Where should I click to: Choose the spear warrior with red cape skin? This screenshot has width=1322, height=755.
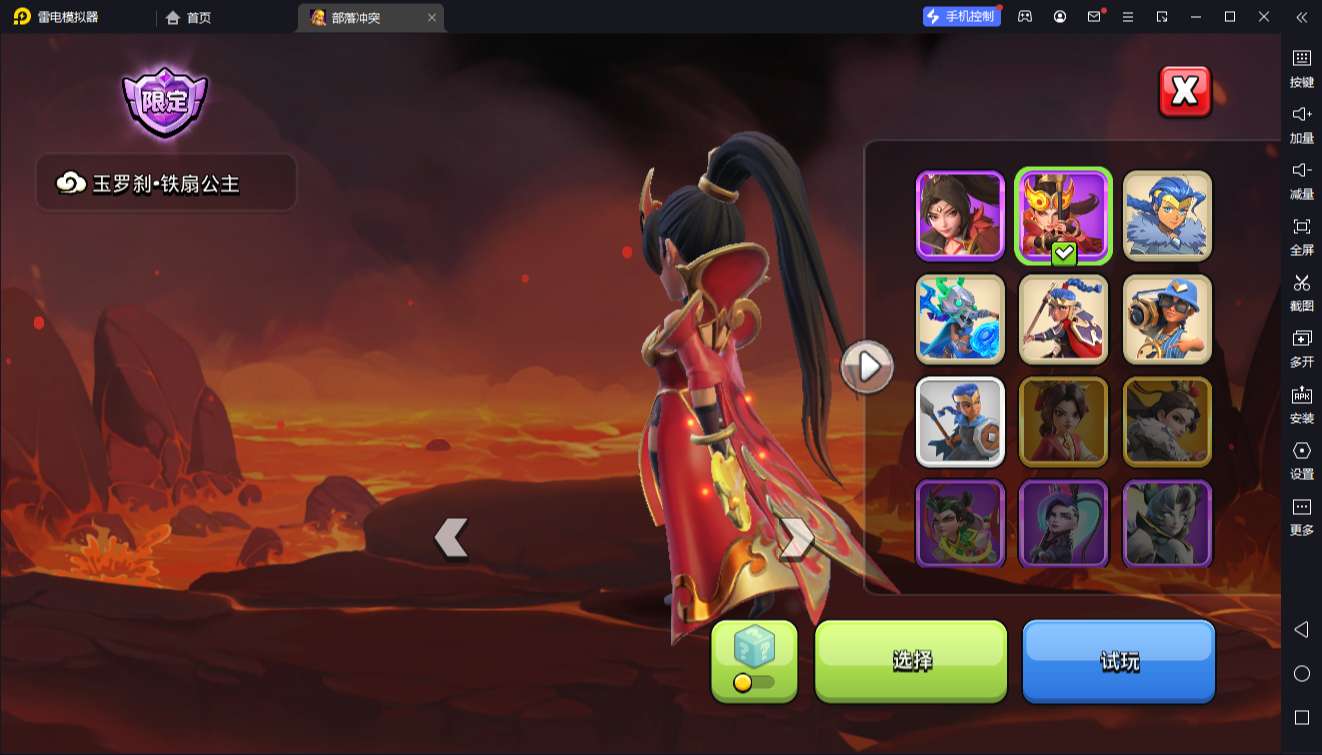pyautogui.click(x=1064, y=319)
